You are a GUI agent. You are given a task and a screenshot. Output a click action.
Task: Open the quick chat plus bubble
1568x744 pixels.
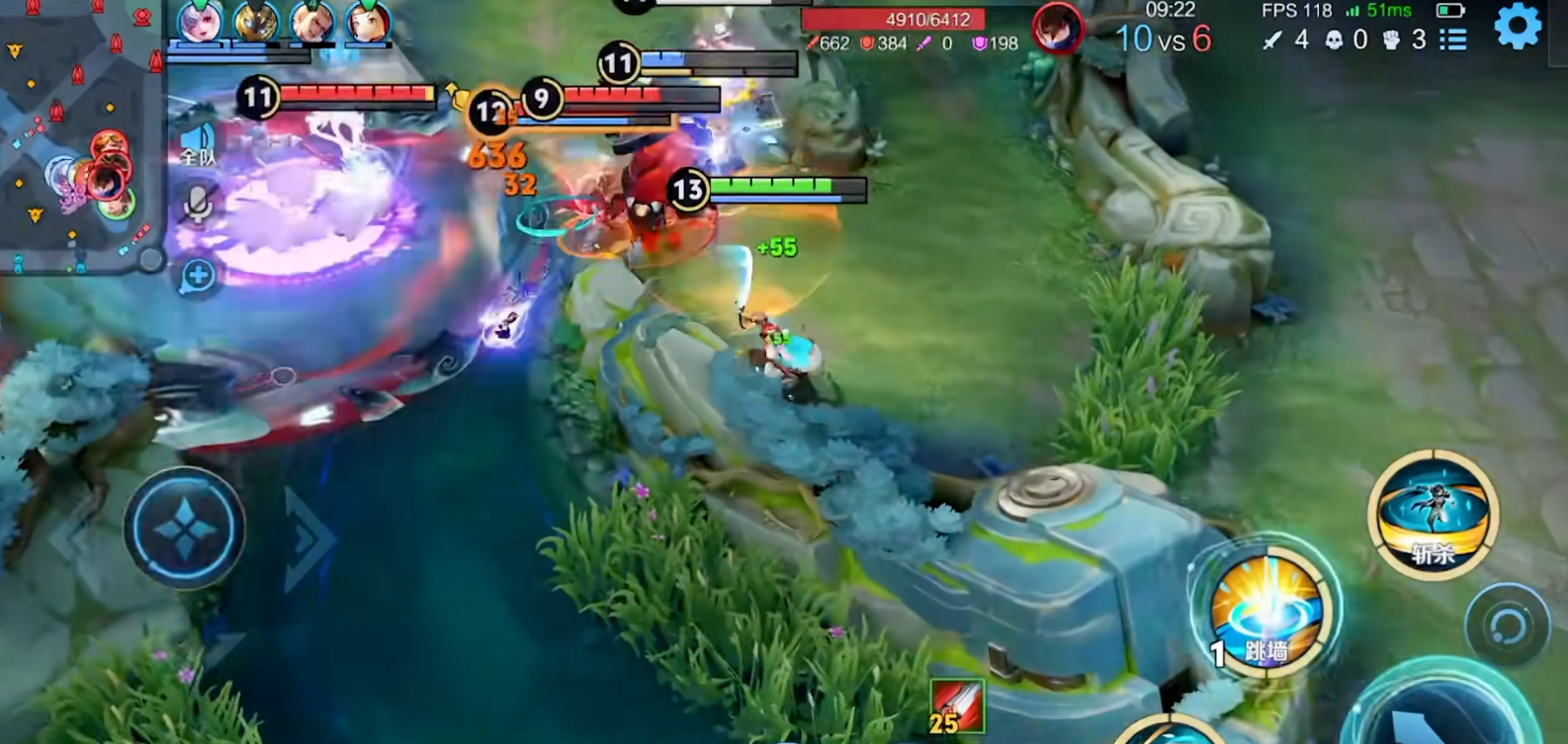(x=198, y=277)
